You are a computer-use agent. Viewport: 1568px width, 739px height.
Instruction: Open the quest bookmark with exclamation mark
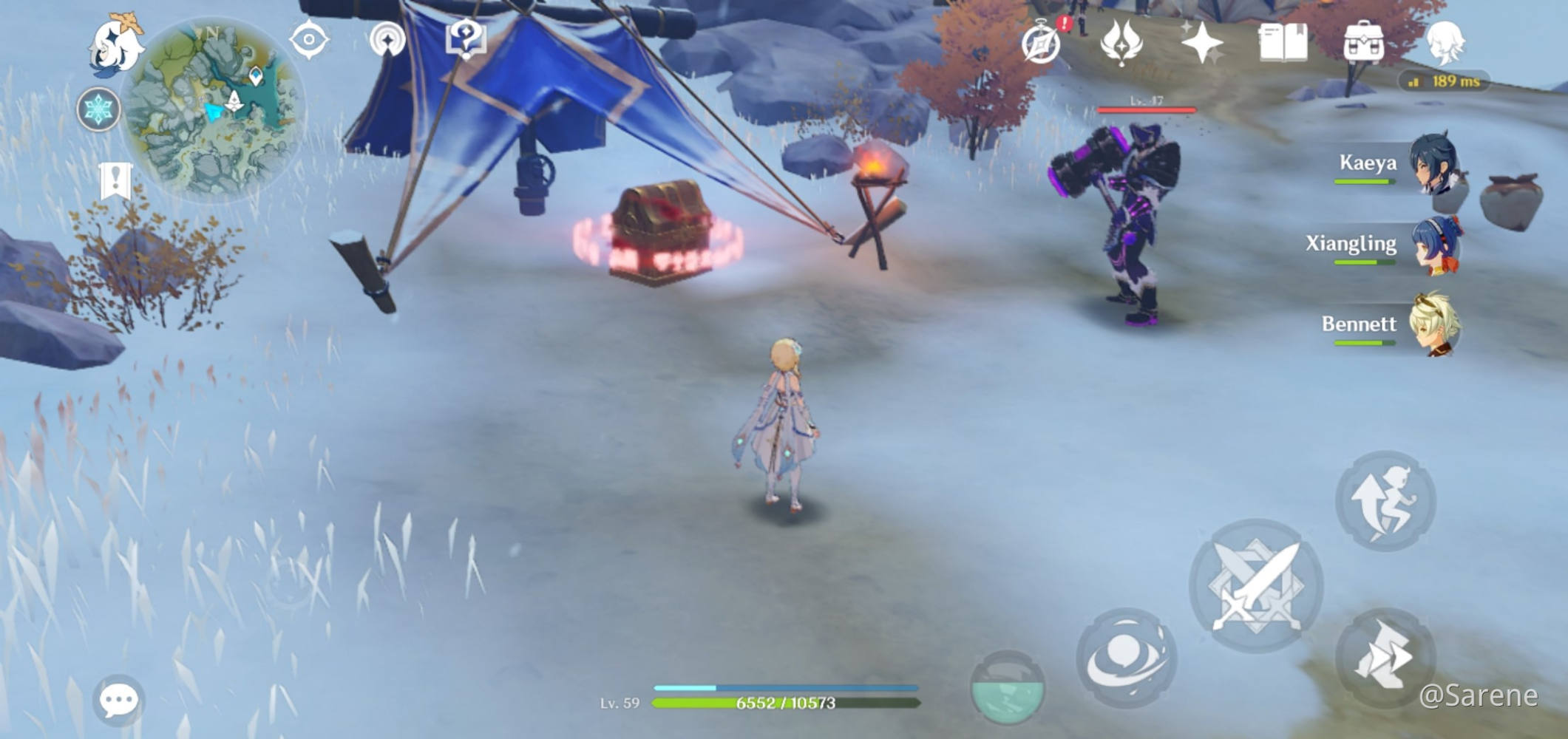[115, 180]
